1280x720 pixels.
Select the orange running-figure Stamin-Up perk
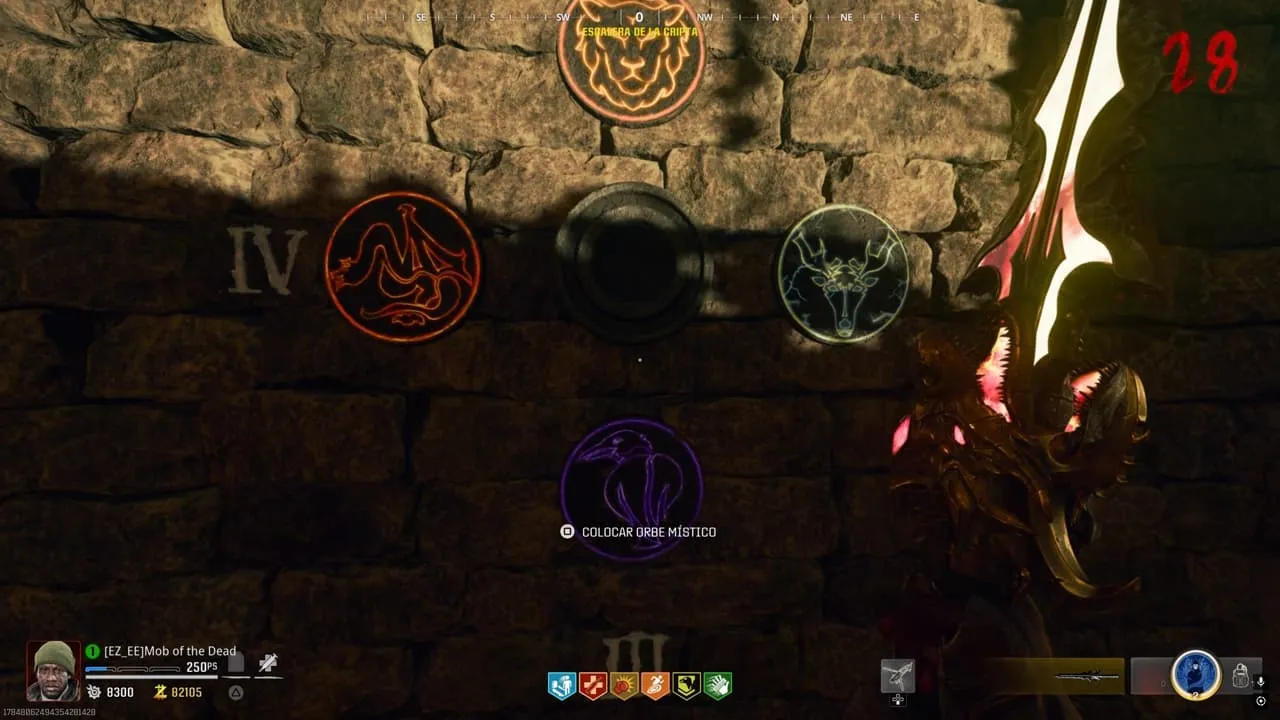pyautogui.click(x=655, y=685)
